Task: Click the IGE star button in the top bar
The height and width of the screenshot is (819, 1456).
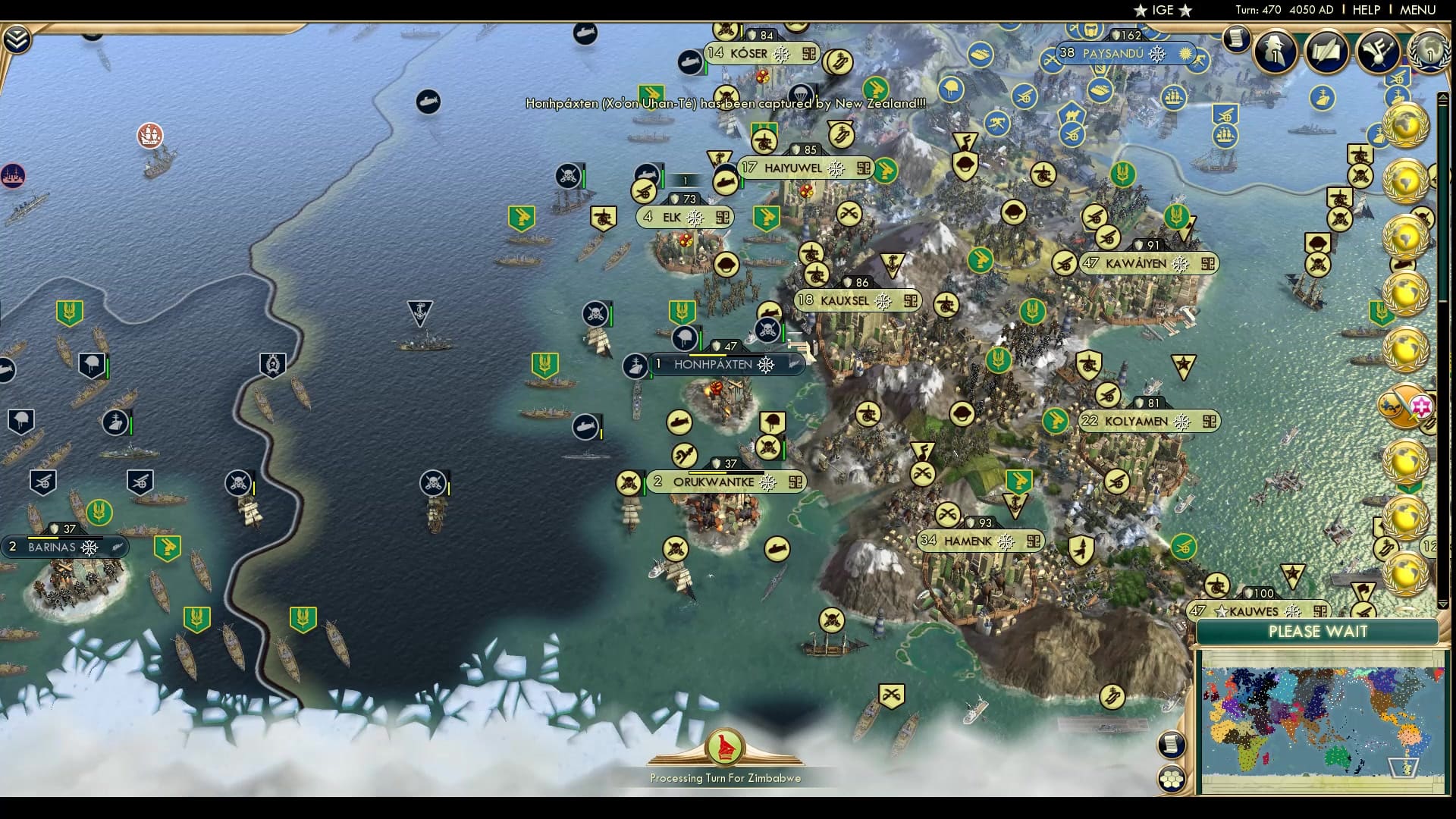Action: (x=1160, y=11)
